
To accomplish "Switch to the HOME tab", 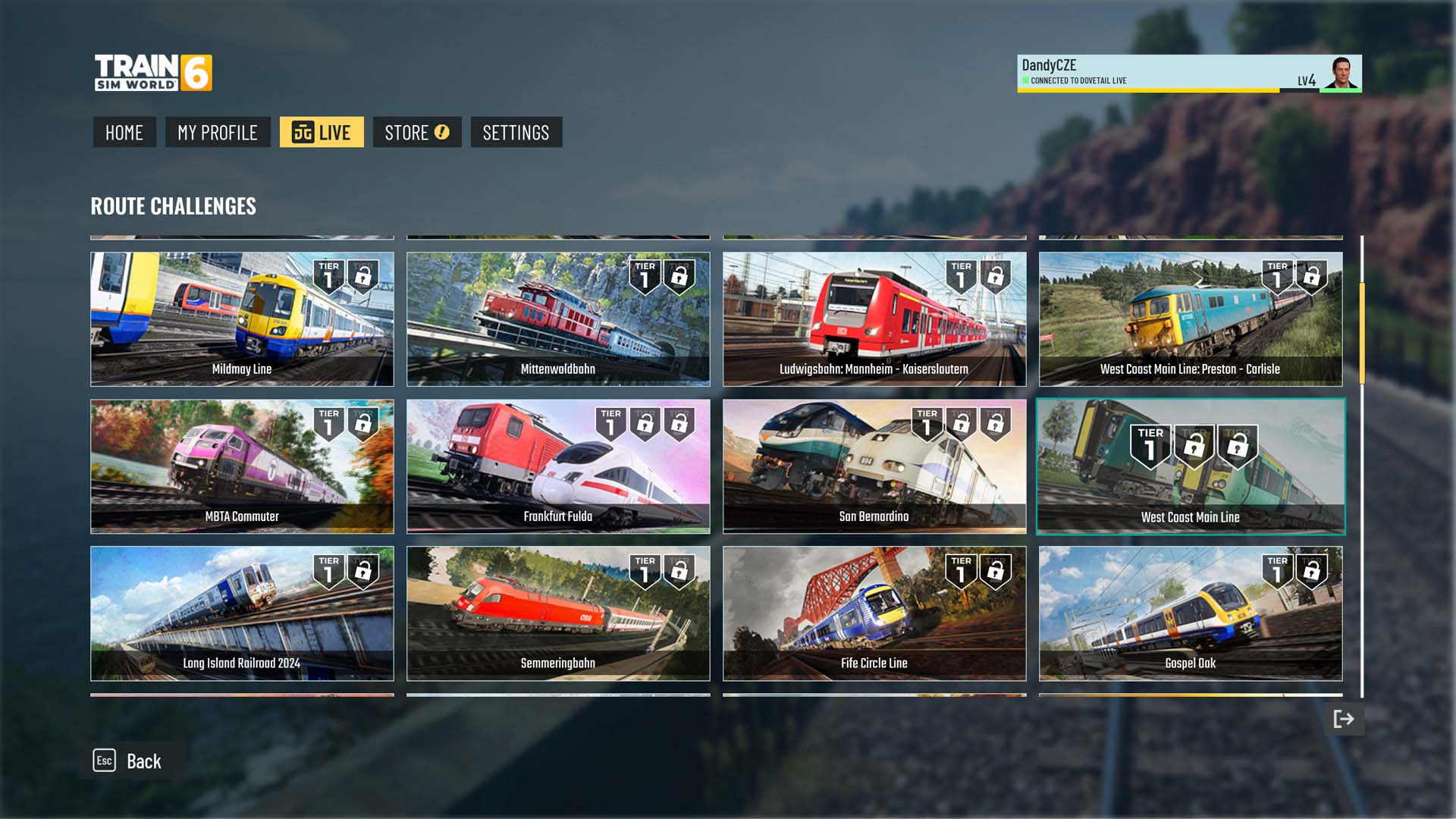I will (124, 133).
